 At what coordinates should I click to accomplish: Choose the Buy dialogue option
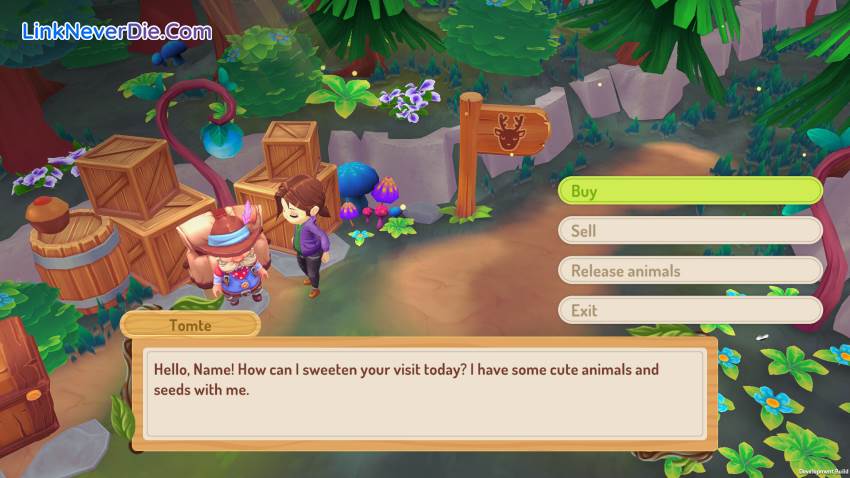[x=689, y=191]
